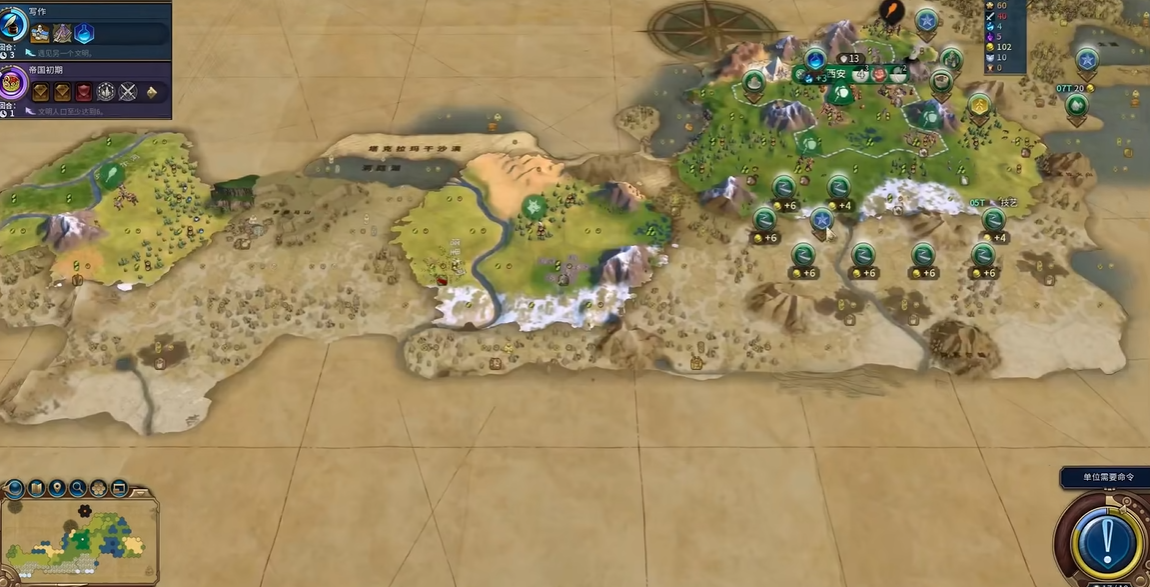Toggle the hex grid option button
The height and width of the screenshot is (587, 1150).
tap(99, 488)
